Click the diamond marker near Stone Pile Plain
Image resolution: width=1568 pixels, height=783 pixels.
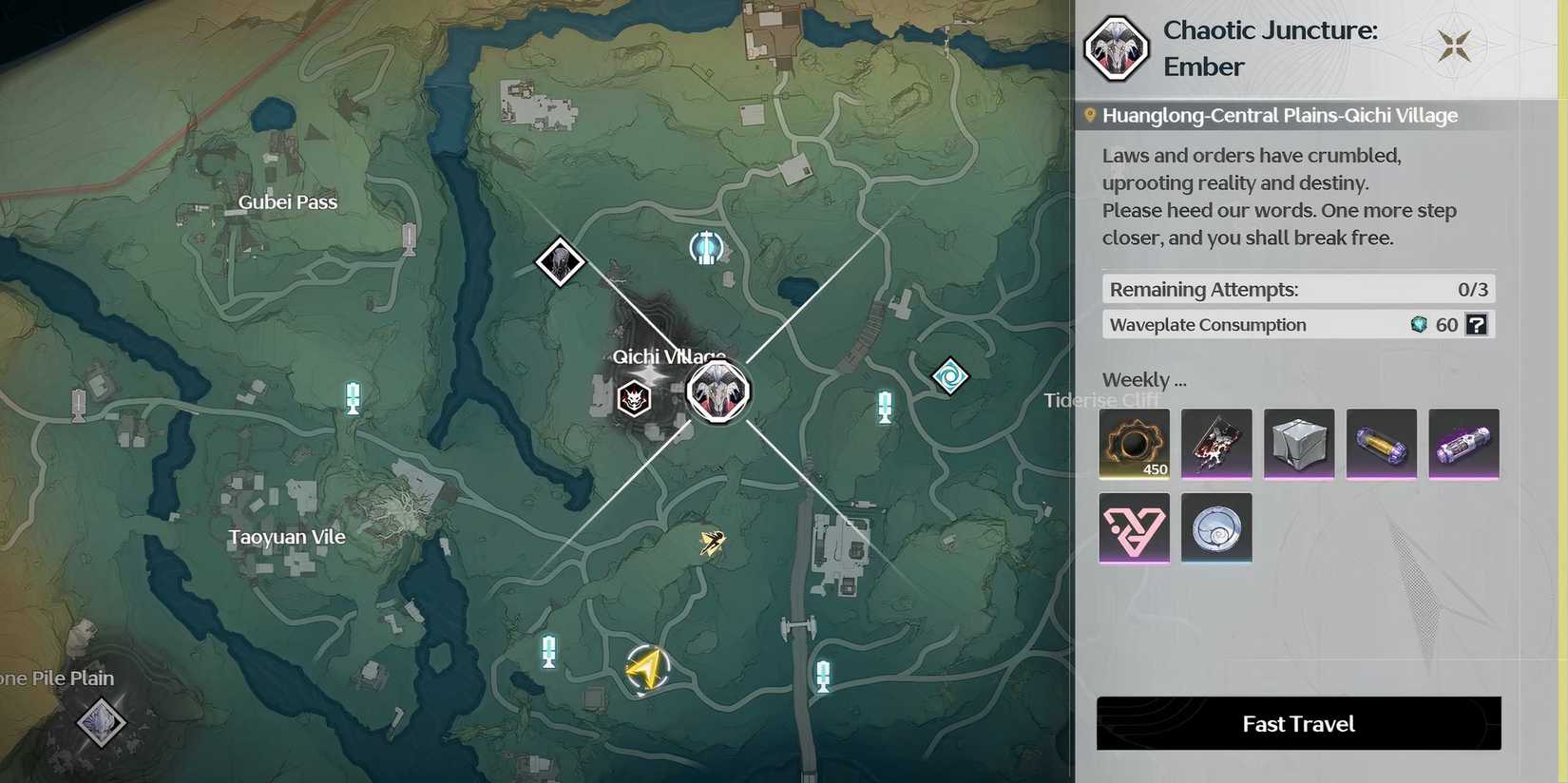pyautogui.click(x=99, y=720)
